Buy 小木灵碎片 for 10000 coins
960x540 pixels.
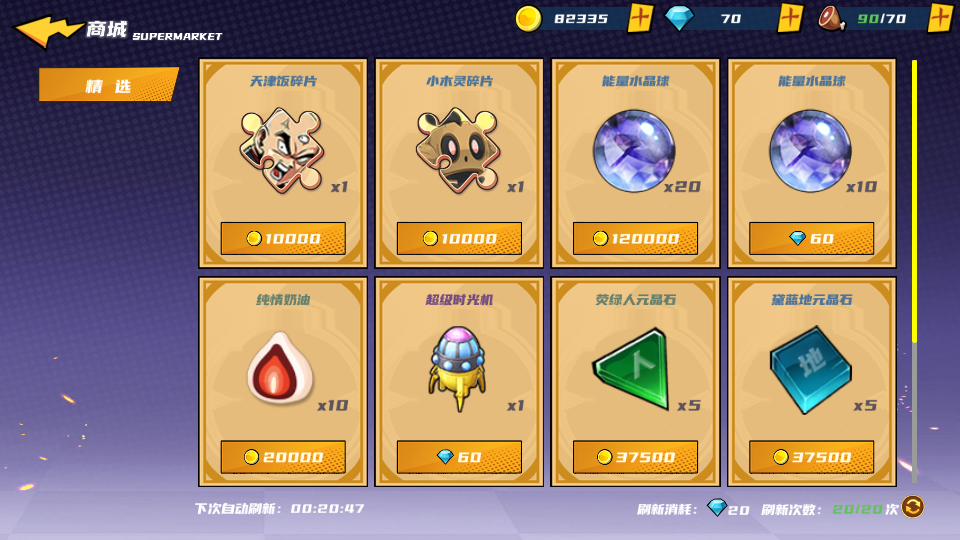(459, 238)
